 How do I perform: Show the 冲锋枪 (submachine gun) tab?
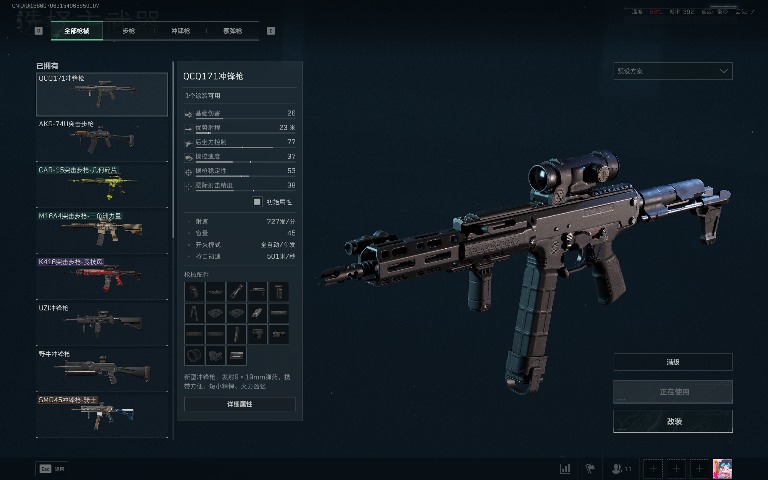click(x=180, y=31)
